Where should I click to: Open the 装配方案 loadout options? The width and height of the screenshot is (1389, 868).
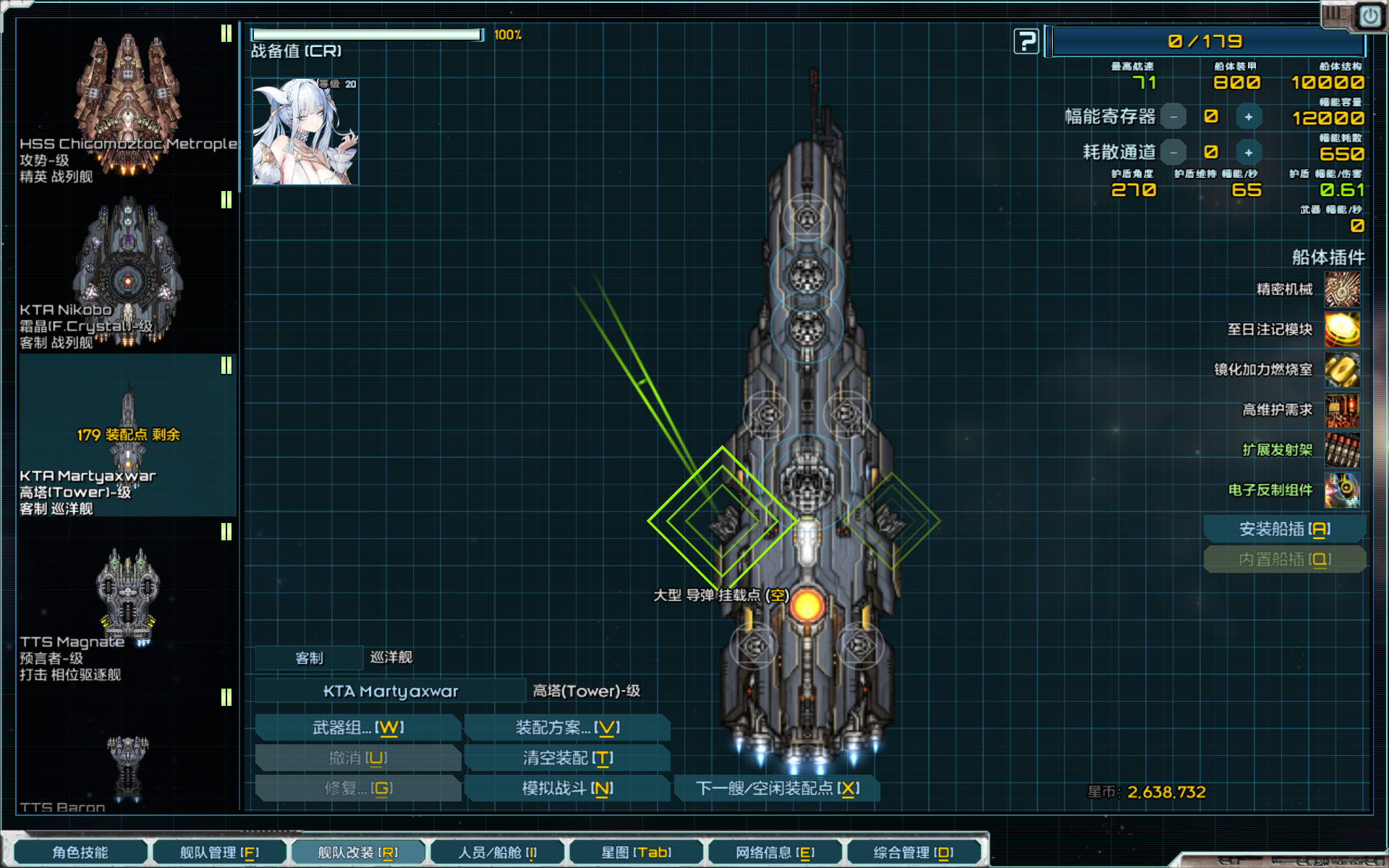[566, 727]
